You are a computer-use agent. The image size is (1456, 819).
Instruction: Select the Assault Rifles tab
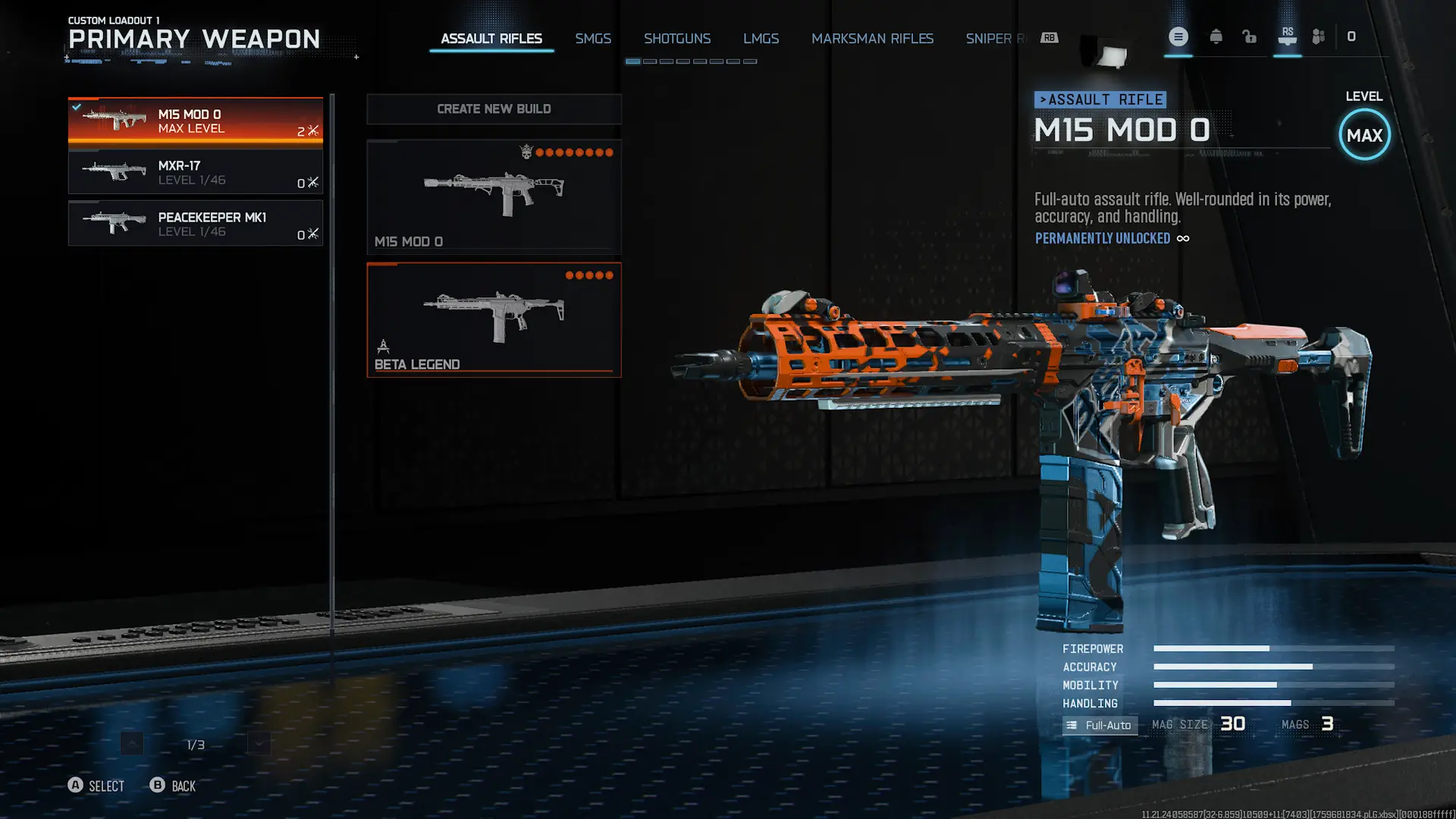491,39
